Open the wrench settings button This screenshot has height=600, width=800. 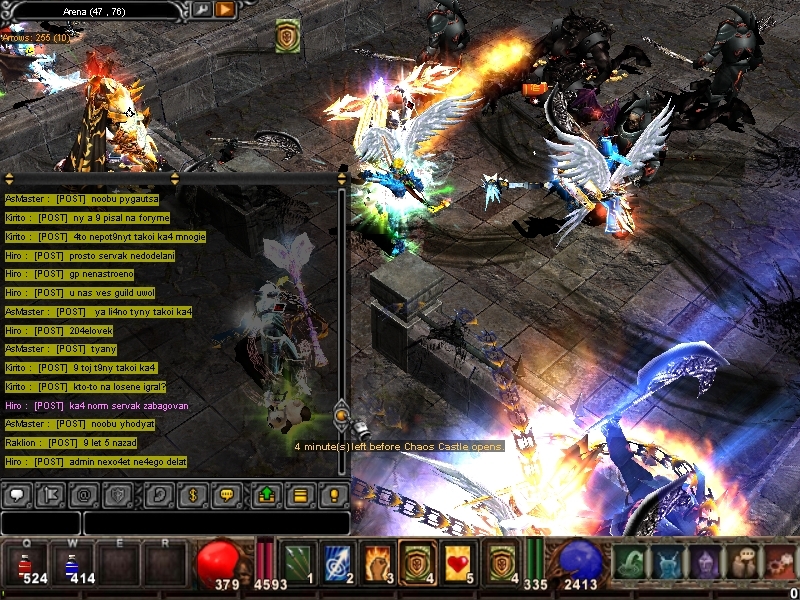click(x=202, y=10)
